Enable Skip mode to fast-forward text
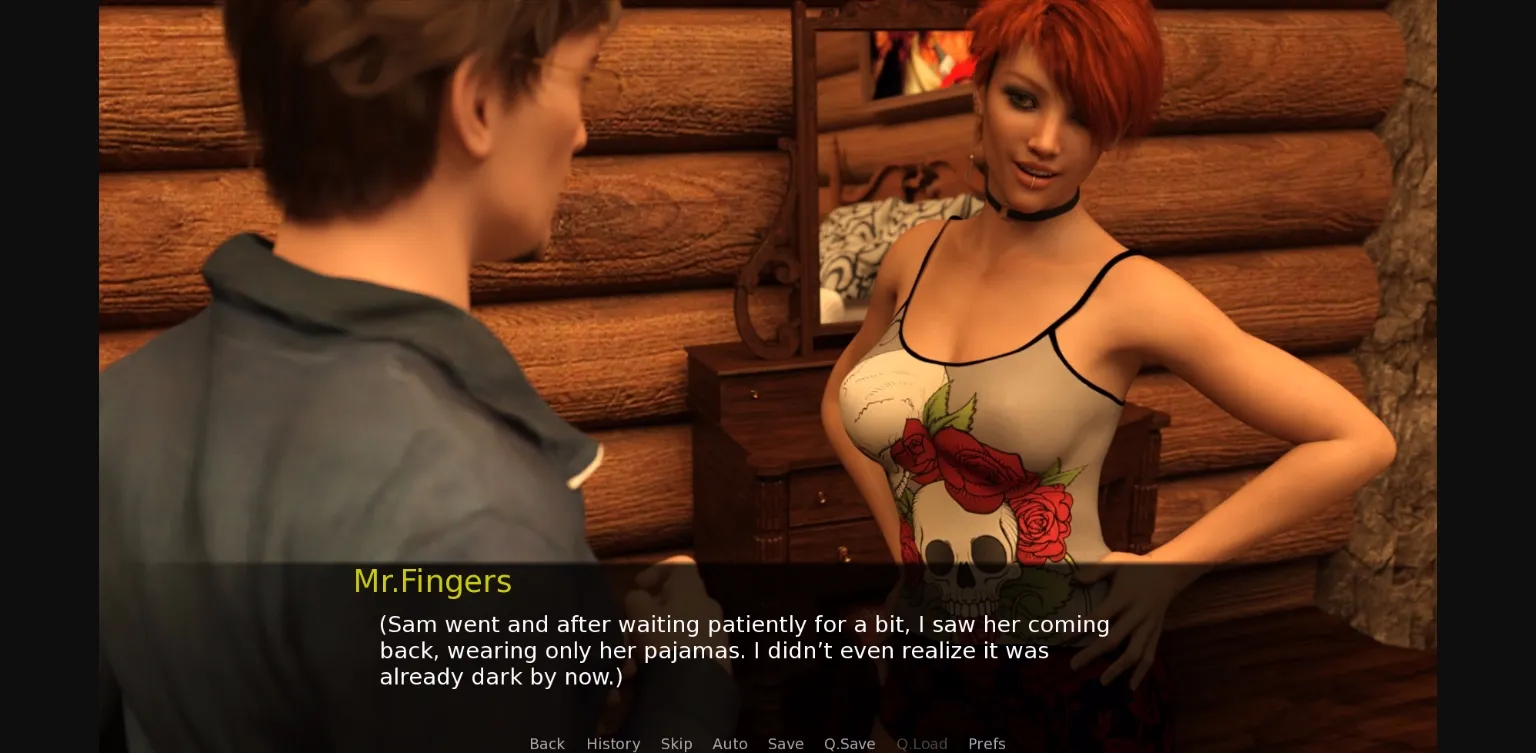This screenshot has height=753, width=1536. [676, 744]
